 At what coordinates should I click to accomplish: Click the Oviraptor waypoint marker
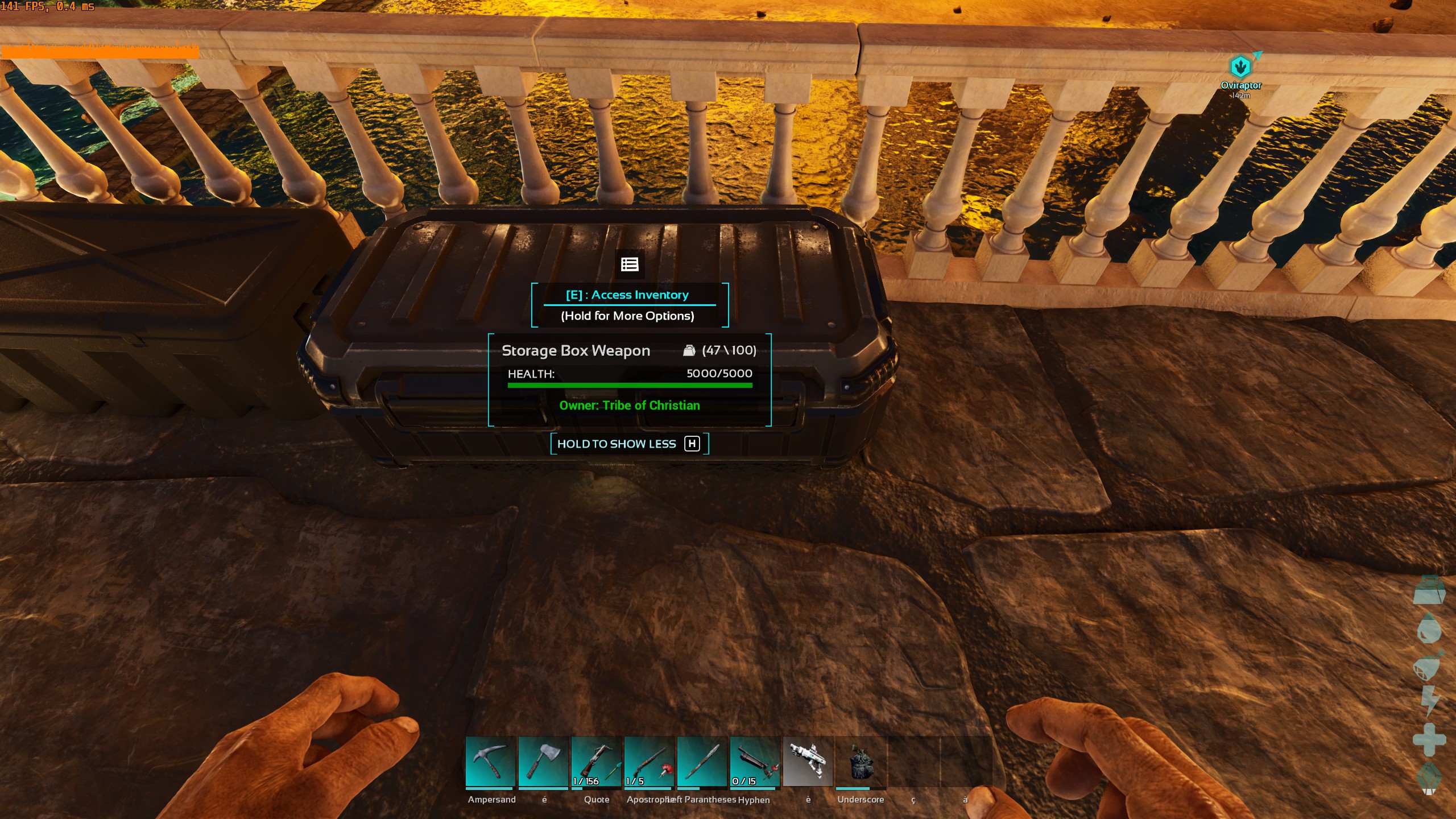coord(1240,68)
